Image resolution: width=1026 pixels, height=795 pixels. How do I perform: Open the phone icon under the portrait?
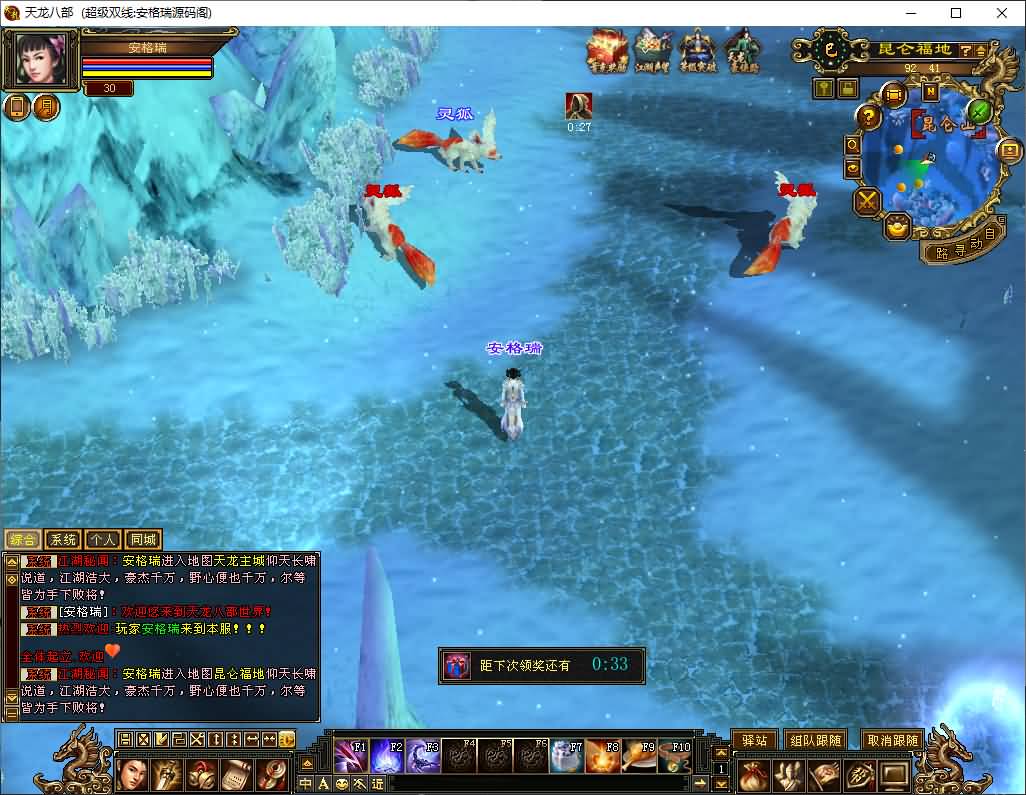[17, 107]
